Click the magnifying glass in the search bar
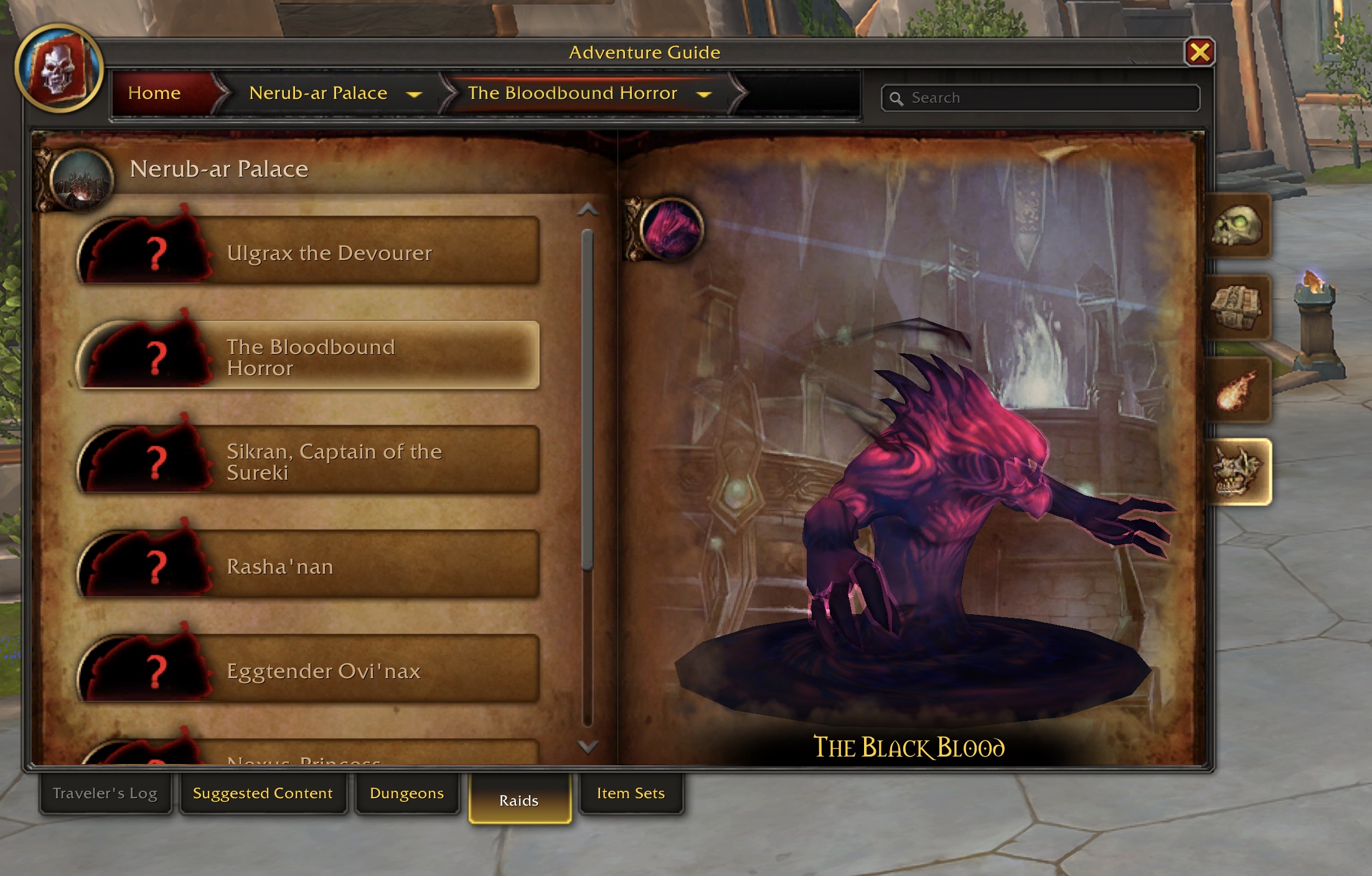Viewport: 1372px width, 876px height. [897, 98]
